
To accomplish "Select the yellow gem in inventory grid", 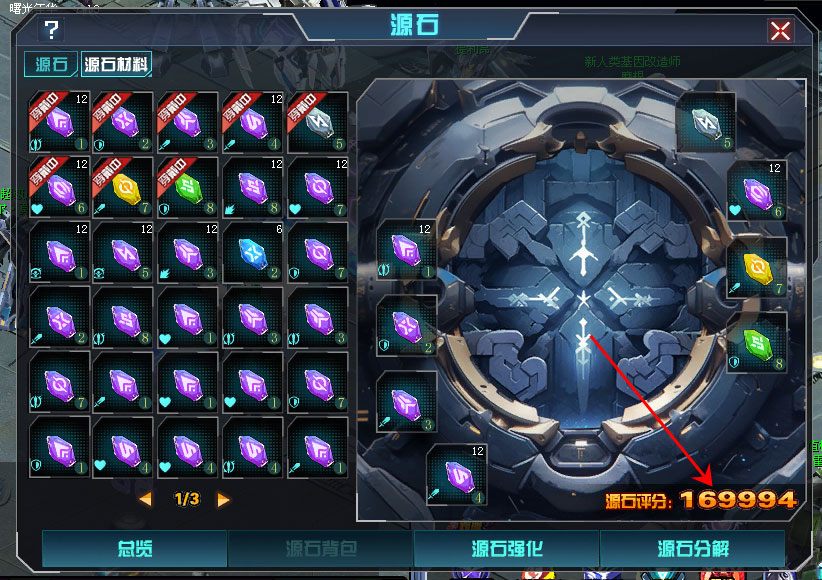I will [x=124, y=187].
